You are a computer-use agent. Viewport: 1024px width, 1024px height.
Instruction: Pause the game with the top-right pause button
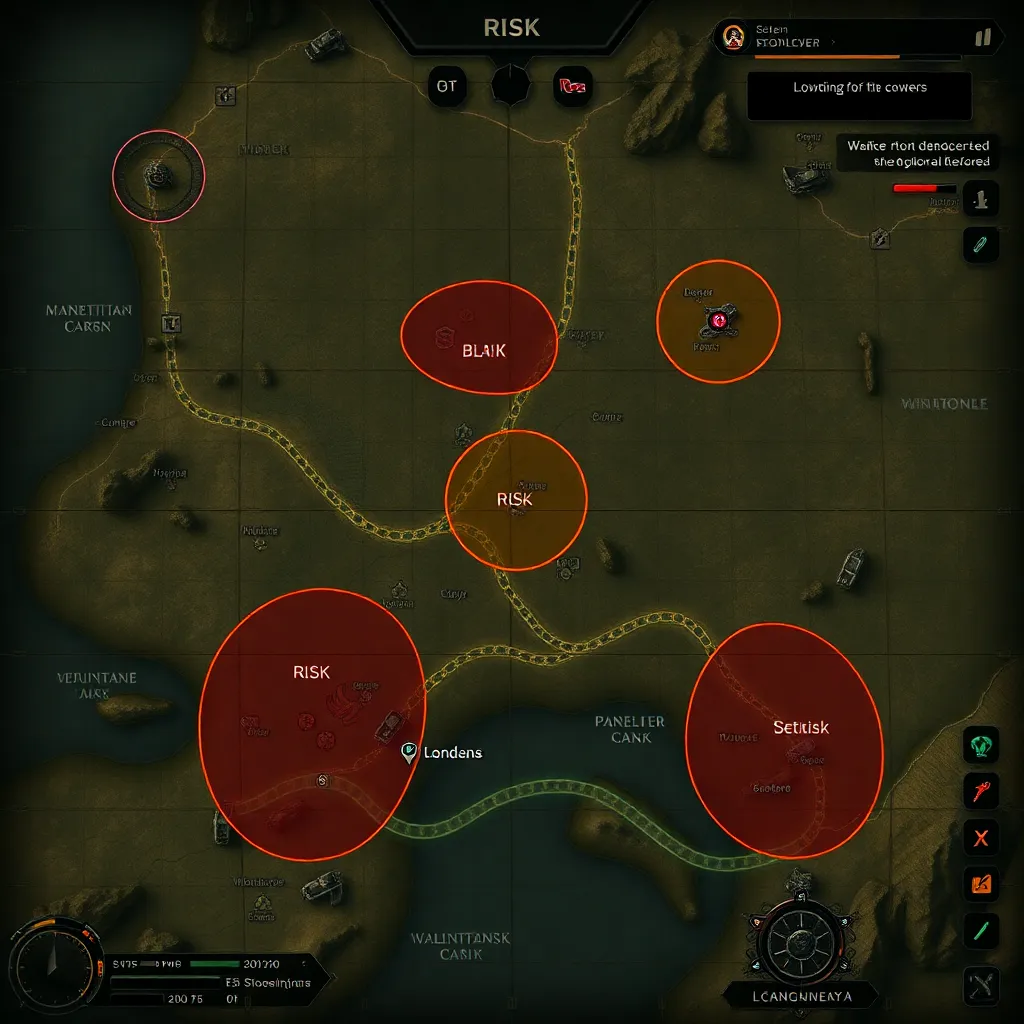pyautogui.click(x=982, y=38)
